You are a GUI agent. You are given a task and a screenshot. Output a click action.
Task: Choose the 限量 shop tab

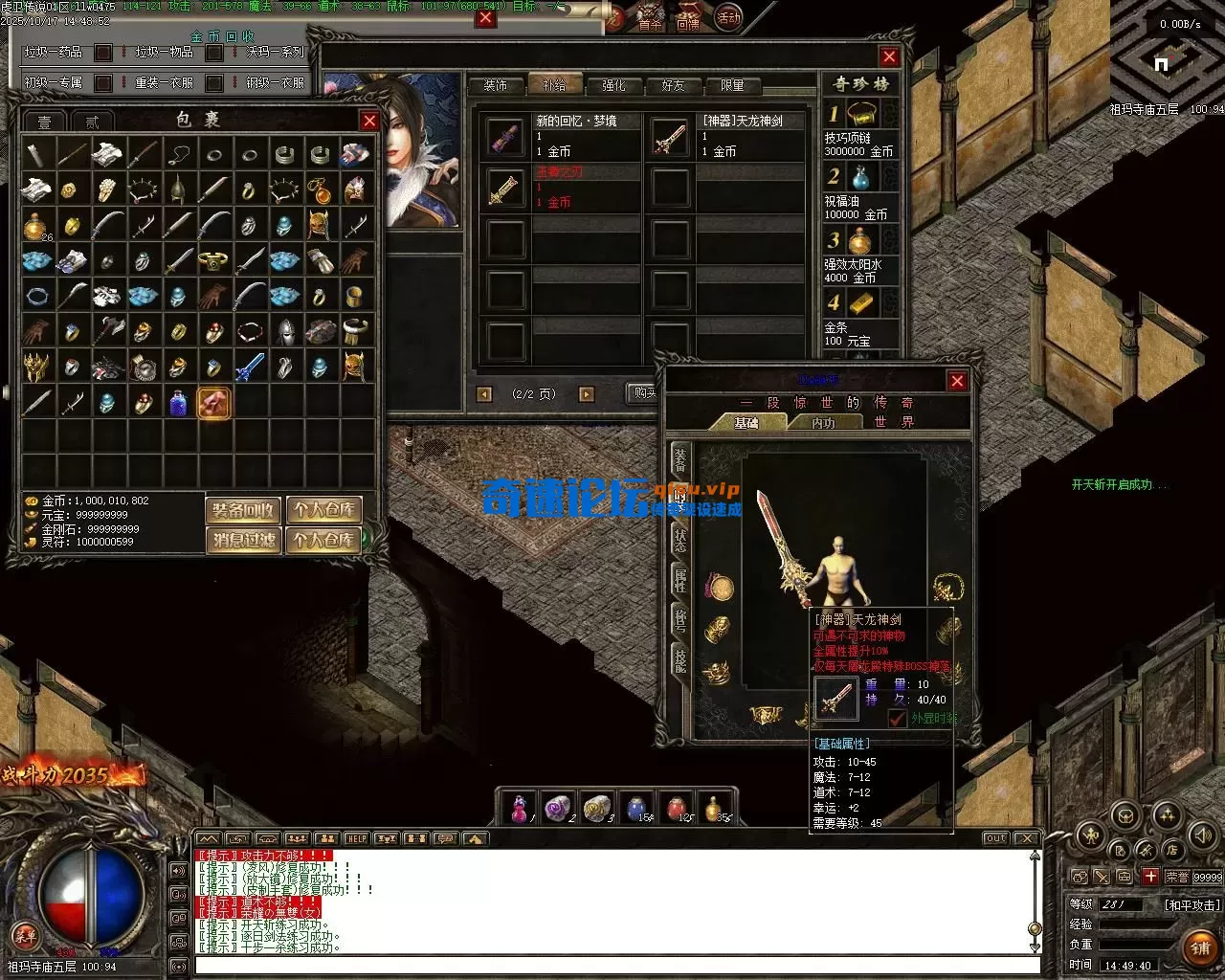click(732, 85)
